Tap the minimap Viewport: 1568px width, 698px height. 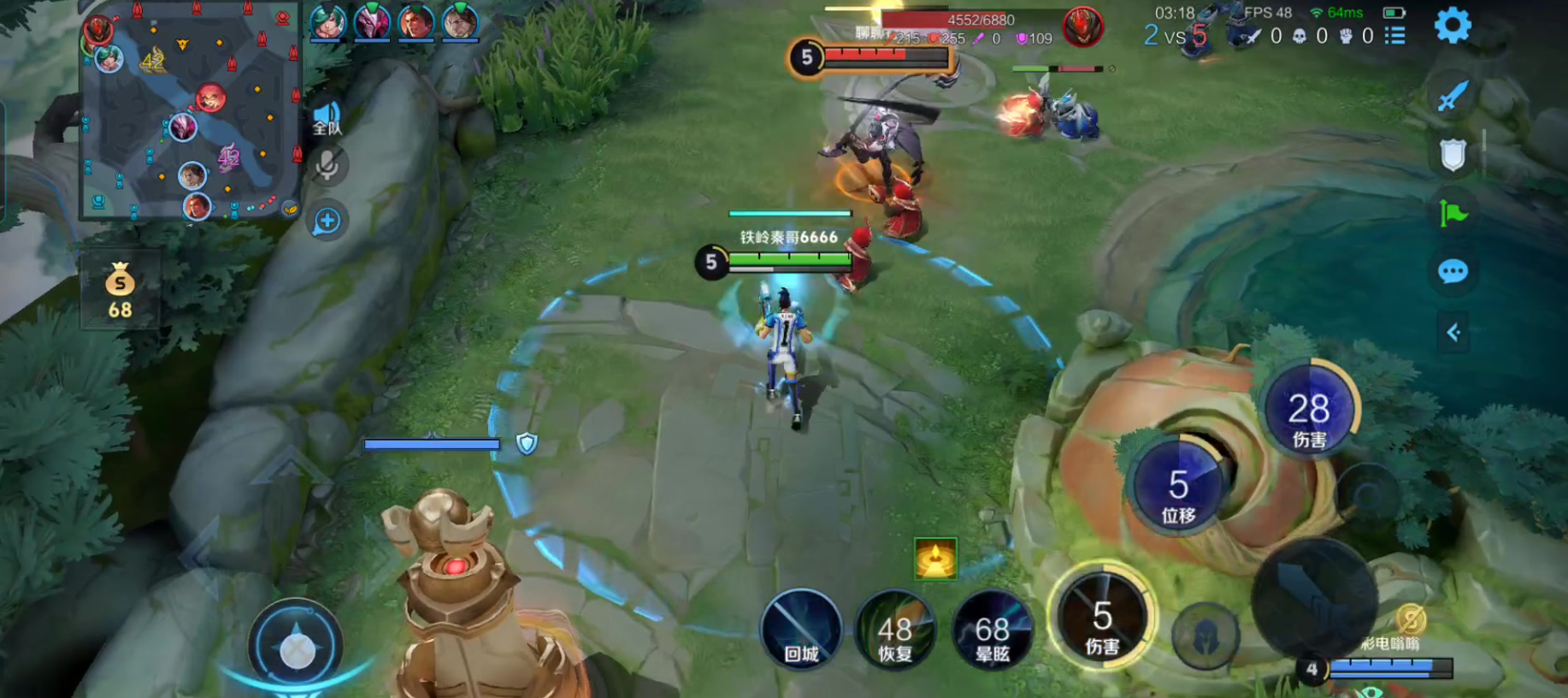pos(191,111)
